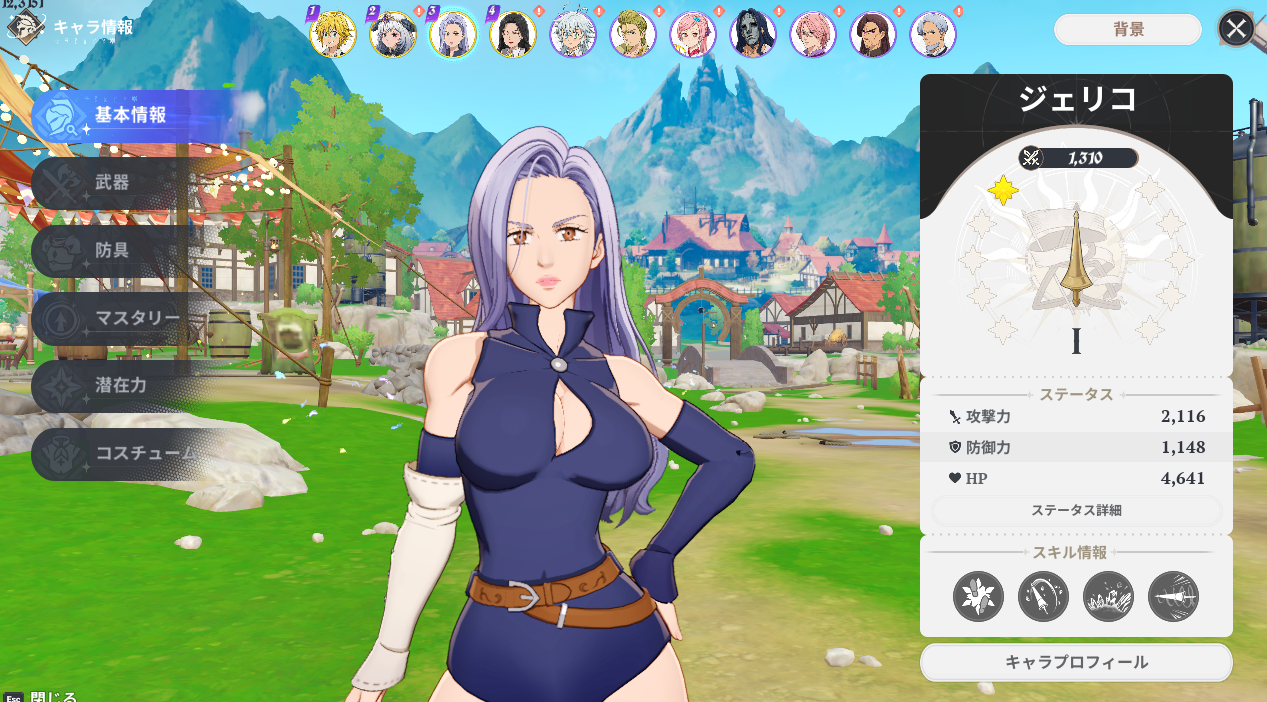Open the 防具 tab

[112, 250]
